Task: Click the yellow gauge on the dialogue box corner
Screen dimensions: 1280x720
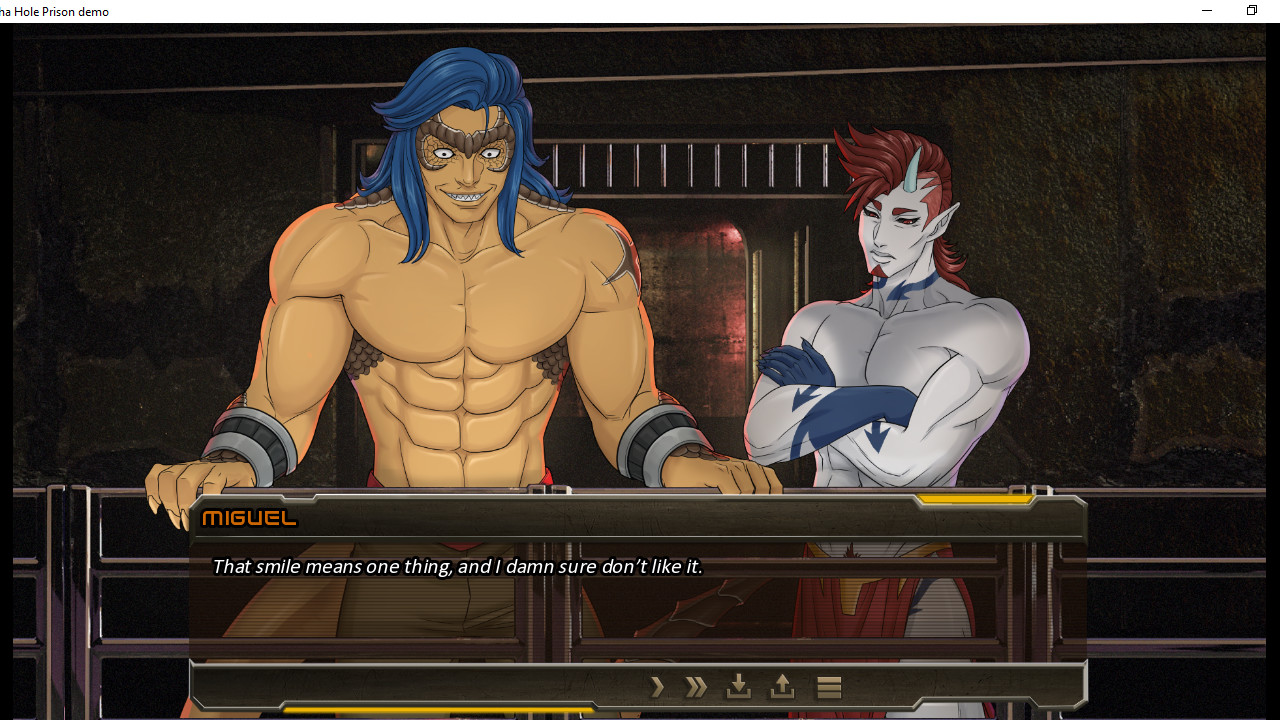Action: (977, 495)
